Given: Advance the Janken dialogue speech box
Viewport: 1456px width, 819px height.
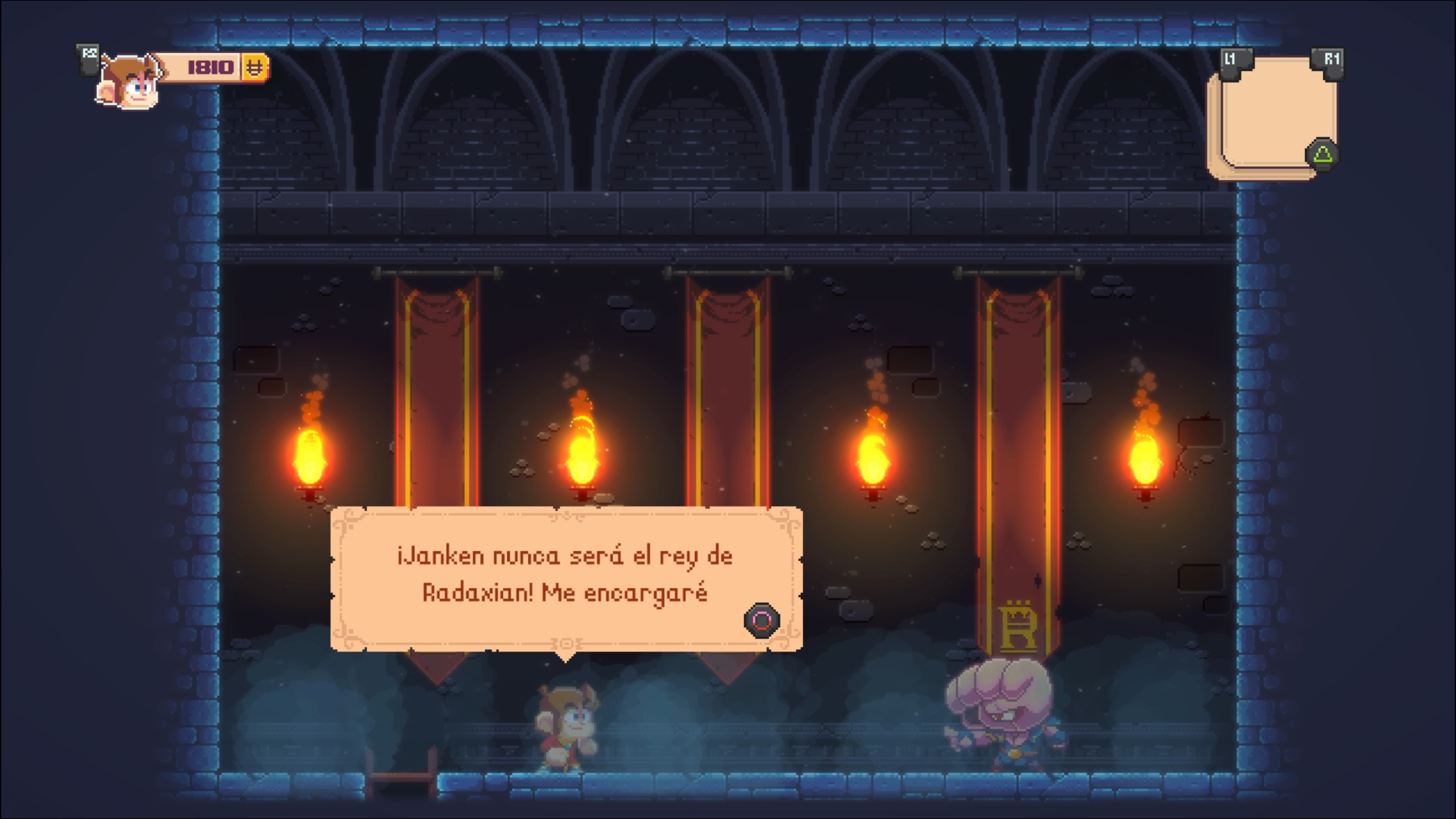Looking at the screenshot, I should [x=761, y=621].
